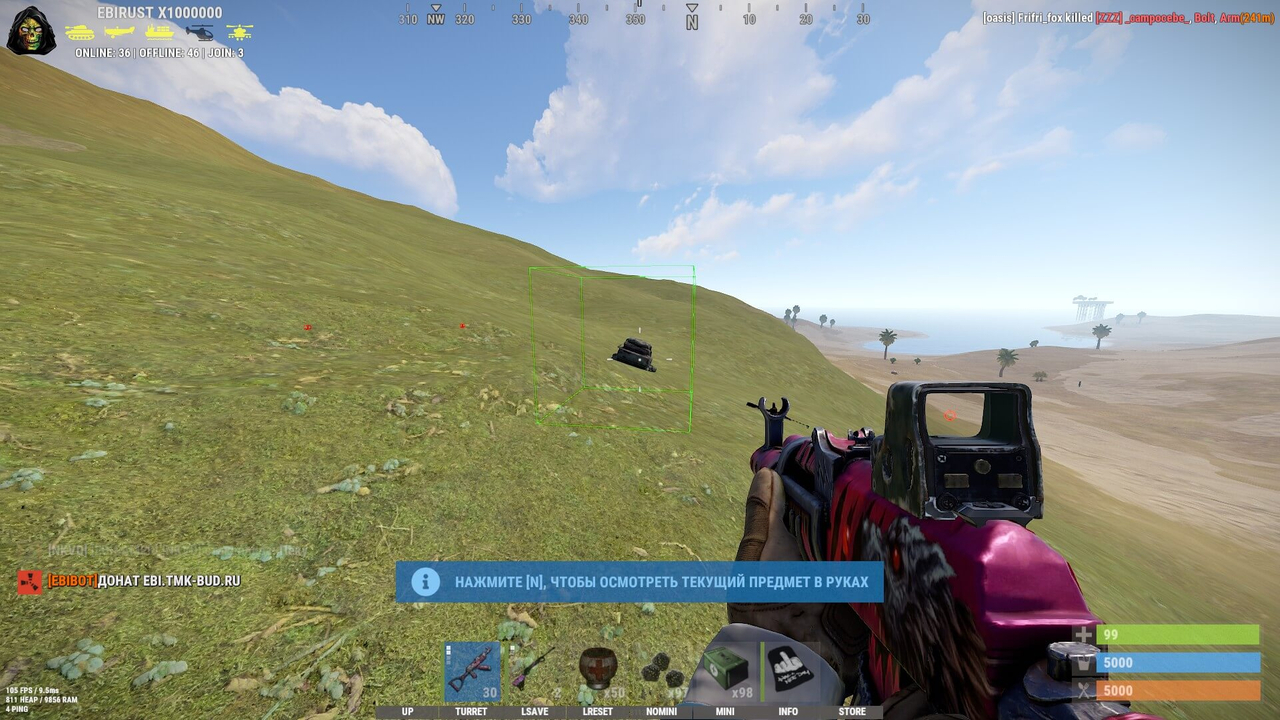
Task: Click LSAVE in the bottom command bar
Action: (534, 711)
